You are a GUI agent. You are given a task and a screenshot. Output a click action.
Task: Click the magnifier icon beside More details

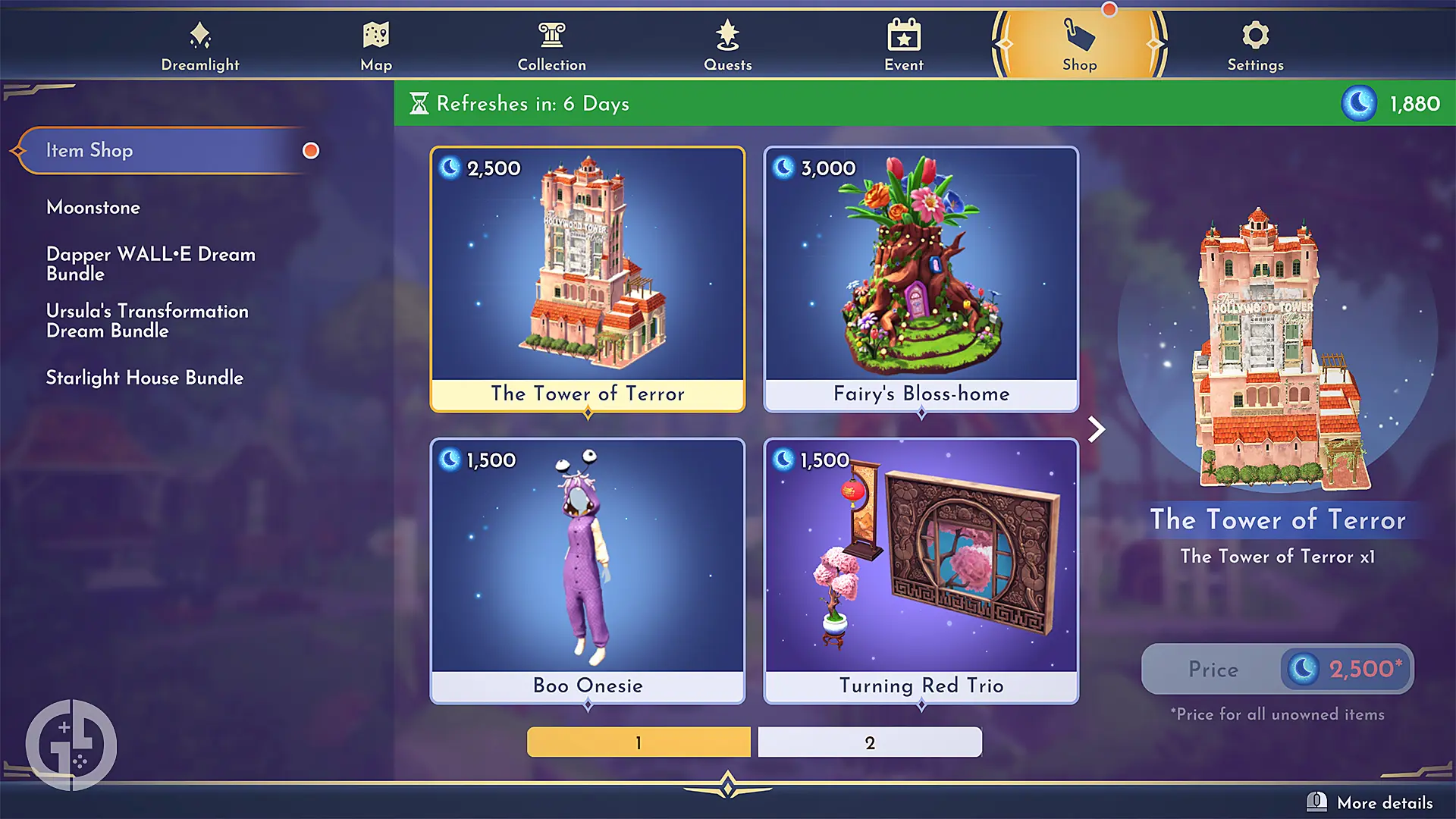tap(1317, 802)
